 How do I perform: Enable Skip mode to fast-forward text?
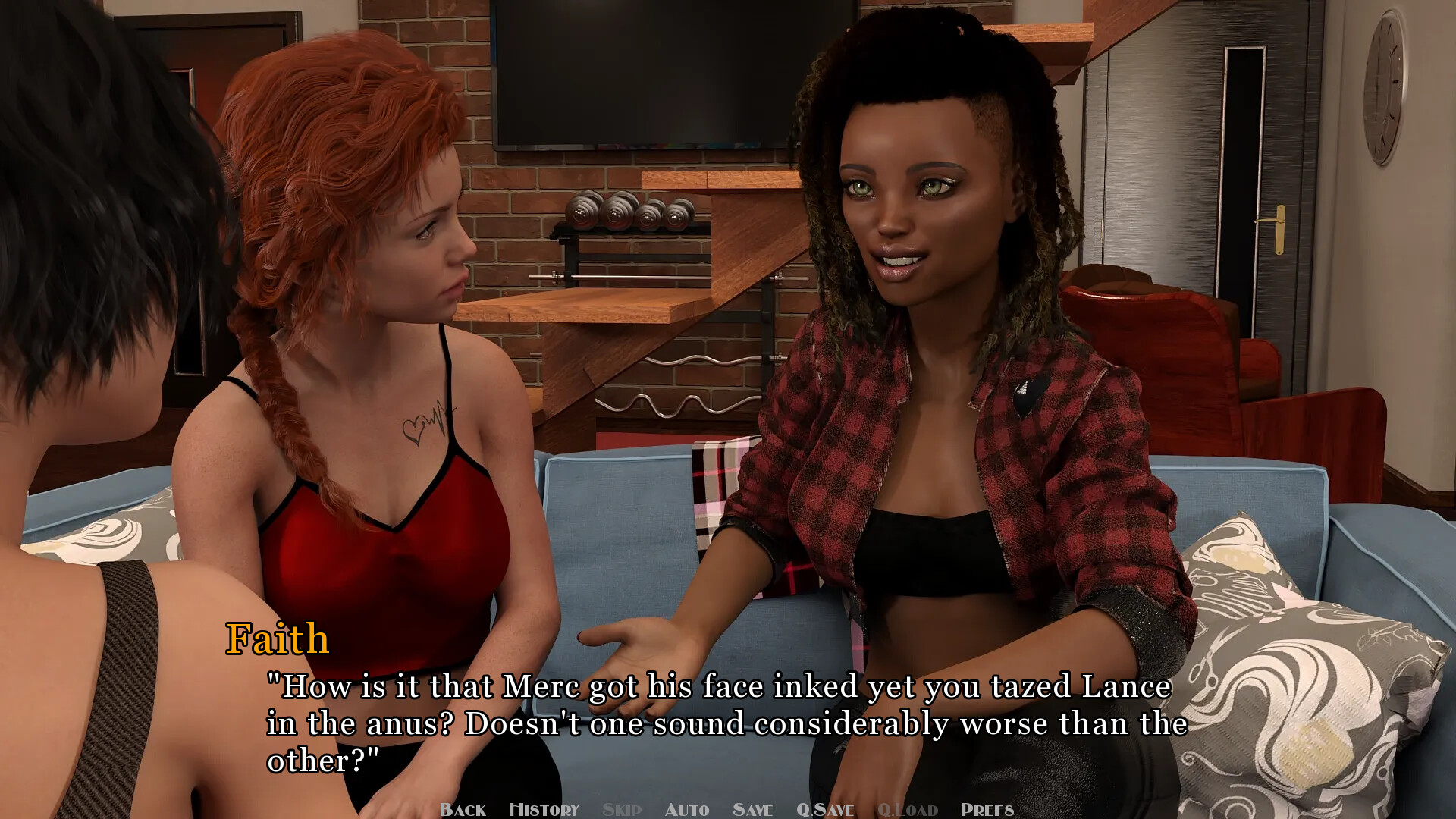[622, 808]
